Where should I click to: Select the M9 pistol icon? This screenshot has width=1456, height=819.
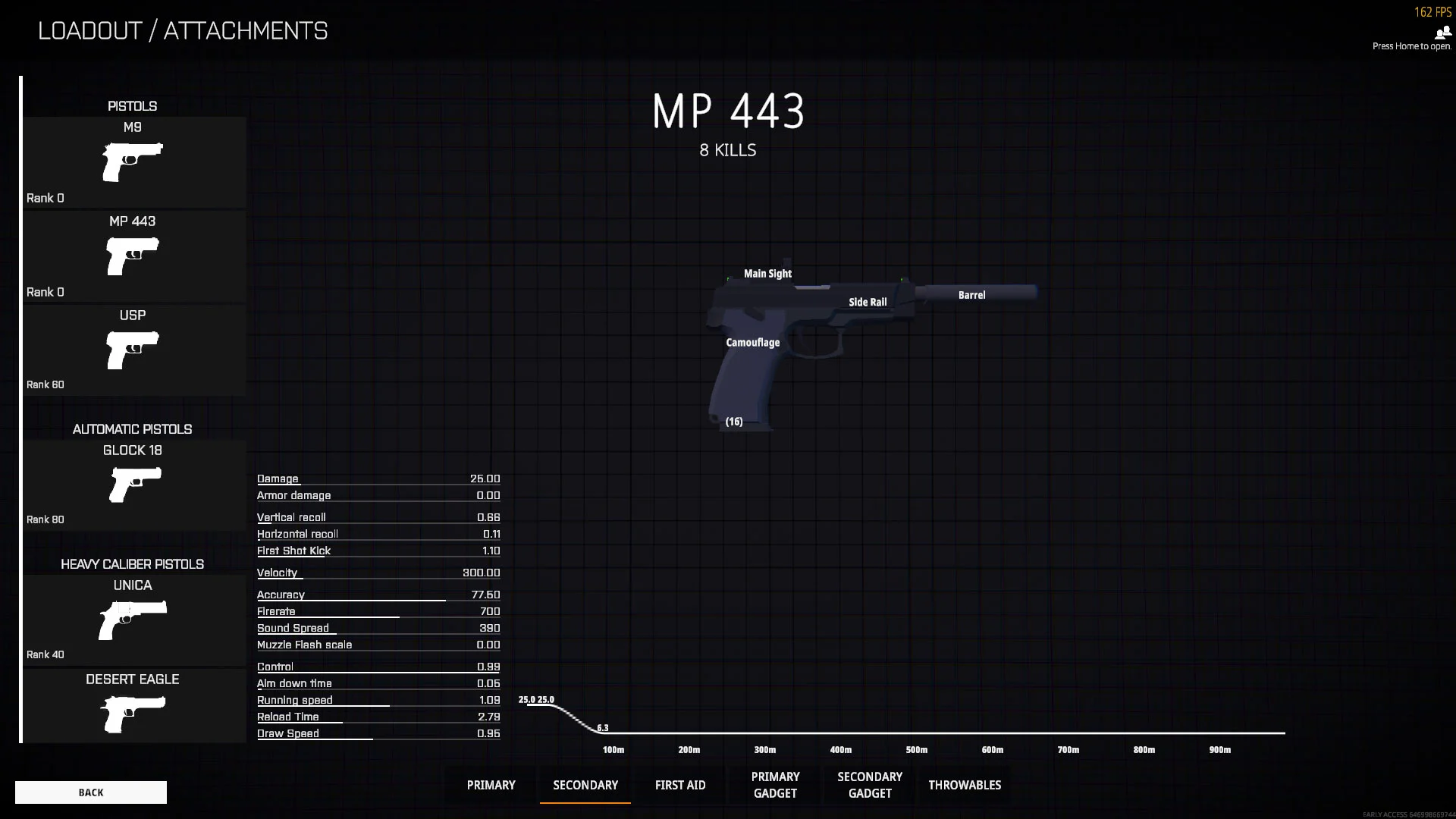(133, 162)
